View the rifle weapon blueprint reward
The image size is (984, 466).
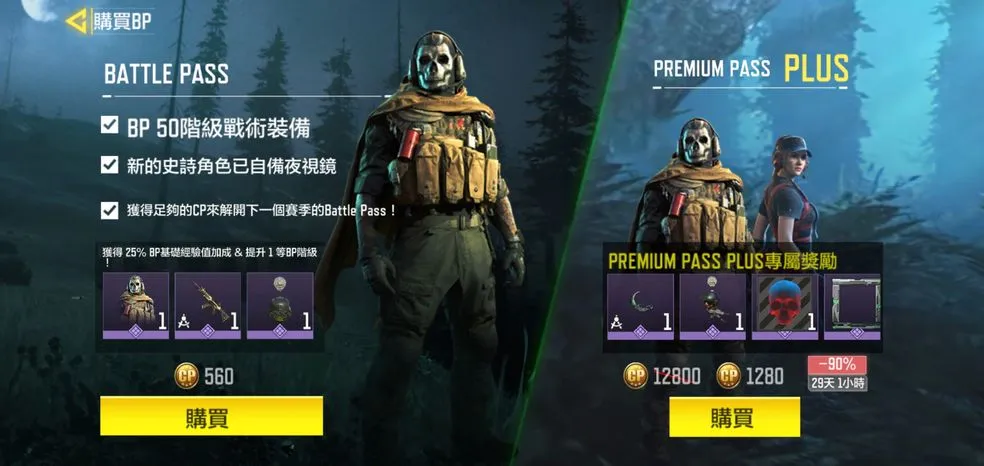click(208, 305)
